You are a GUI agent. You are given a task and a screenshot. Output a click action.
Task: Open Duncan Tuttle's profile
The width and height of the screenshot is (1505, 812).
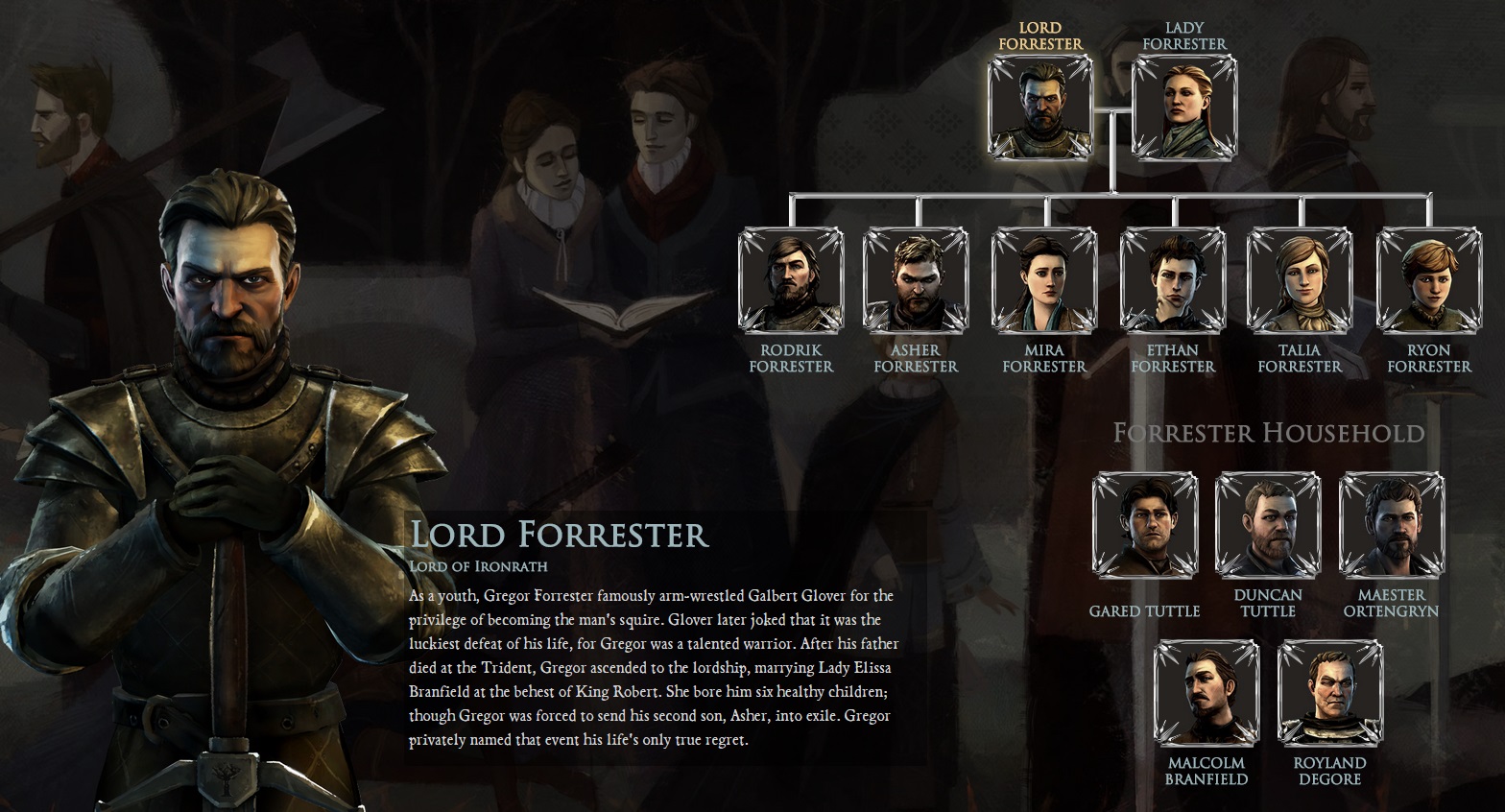[x=1268, y=525]
